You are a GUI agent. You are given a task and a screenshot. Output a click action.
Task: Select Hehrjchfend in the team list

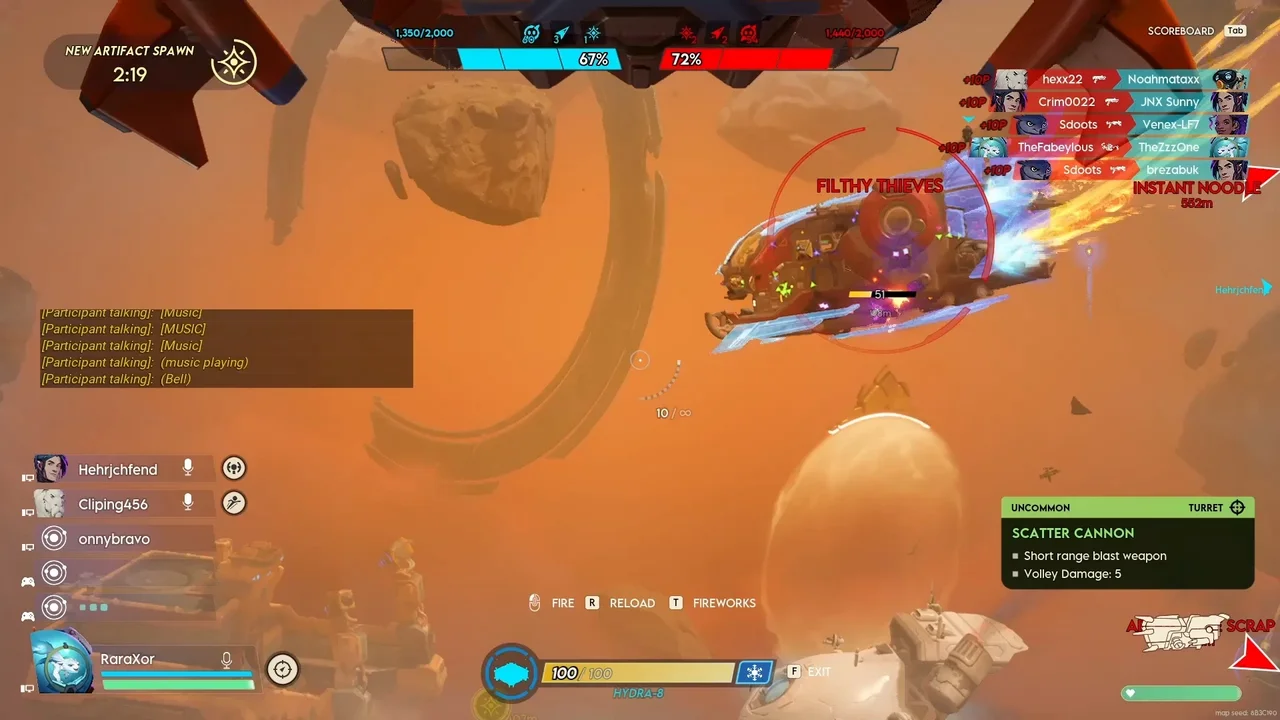pos(118,469)
